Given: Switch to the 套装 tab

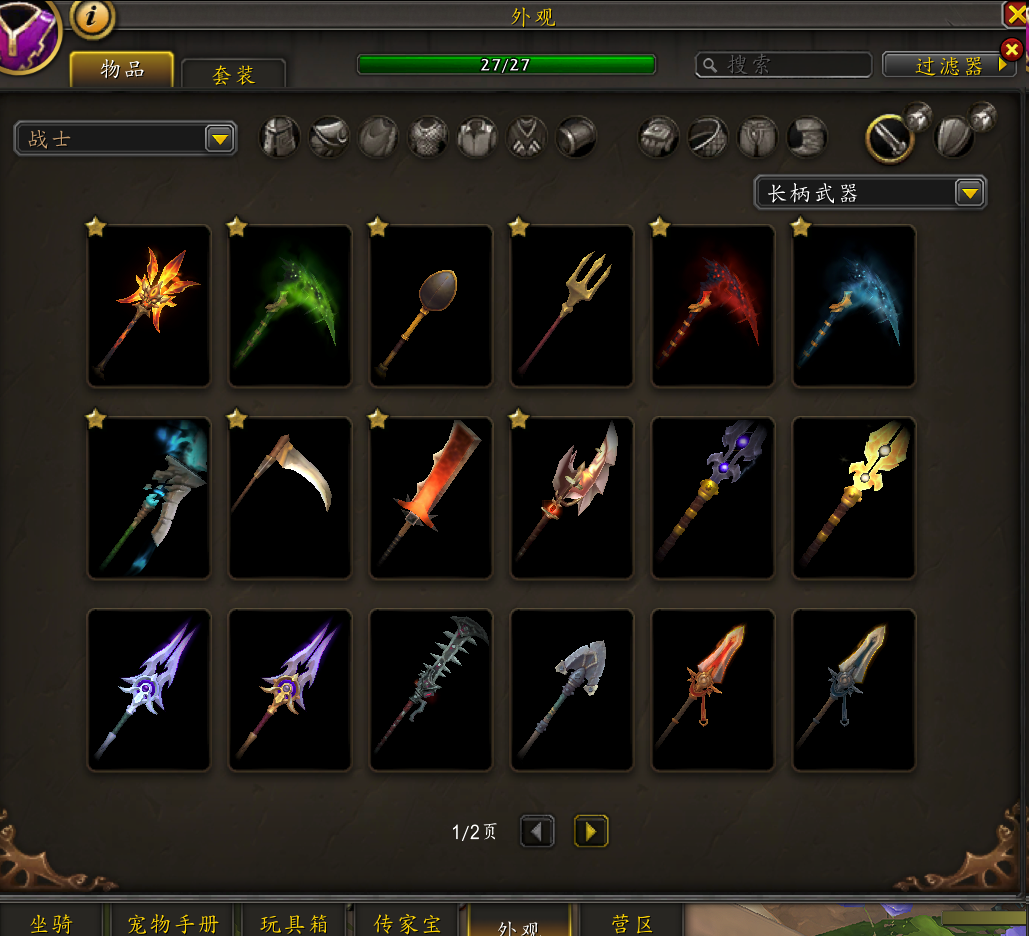Looking at the screenshot, I should pyautogui.click(x=234, y=75).
